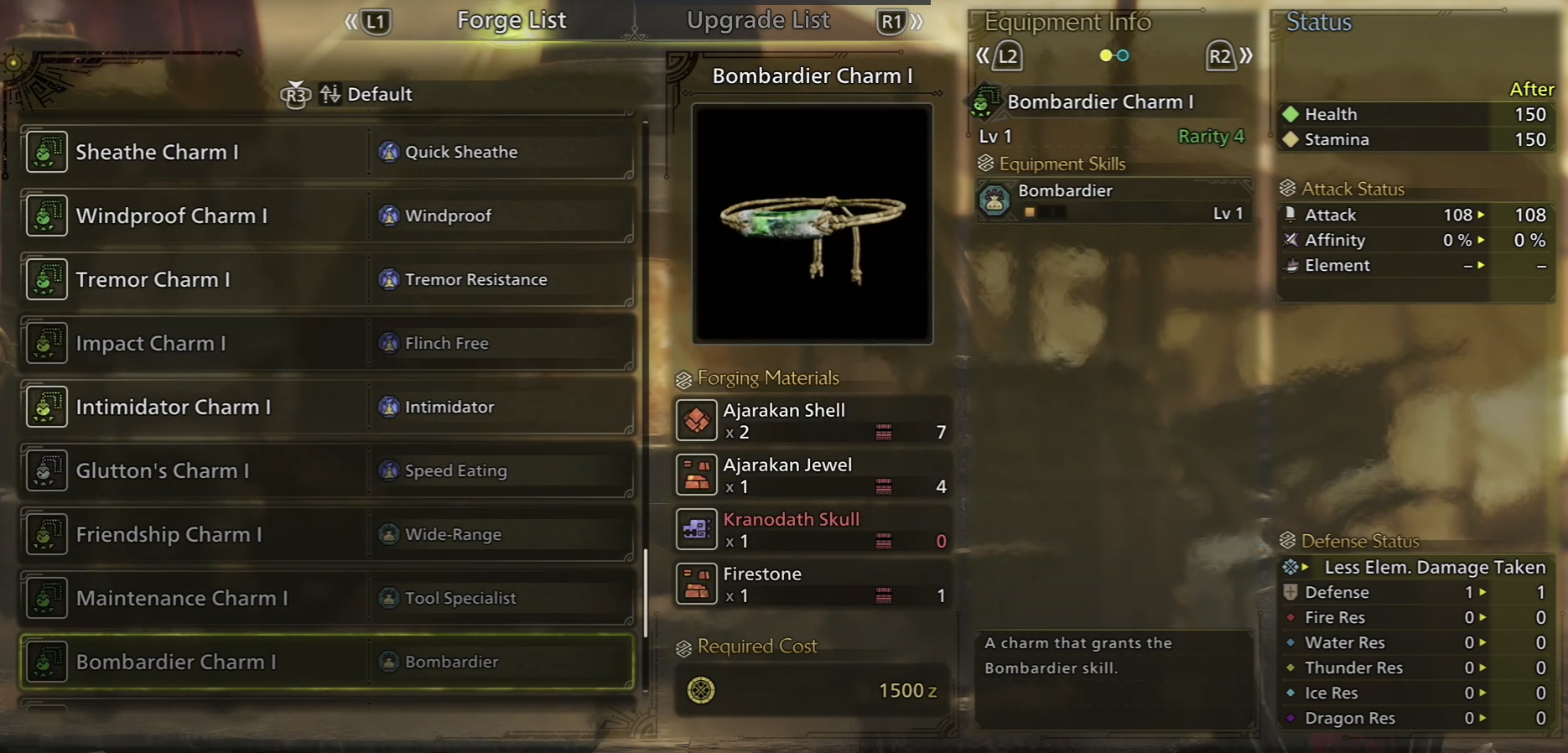The image size is (1568, 753).
Task: Select the Sheathe Charm I charm icon
Action: coord(46,152)
